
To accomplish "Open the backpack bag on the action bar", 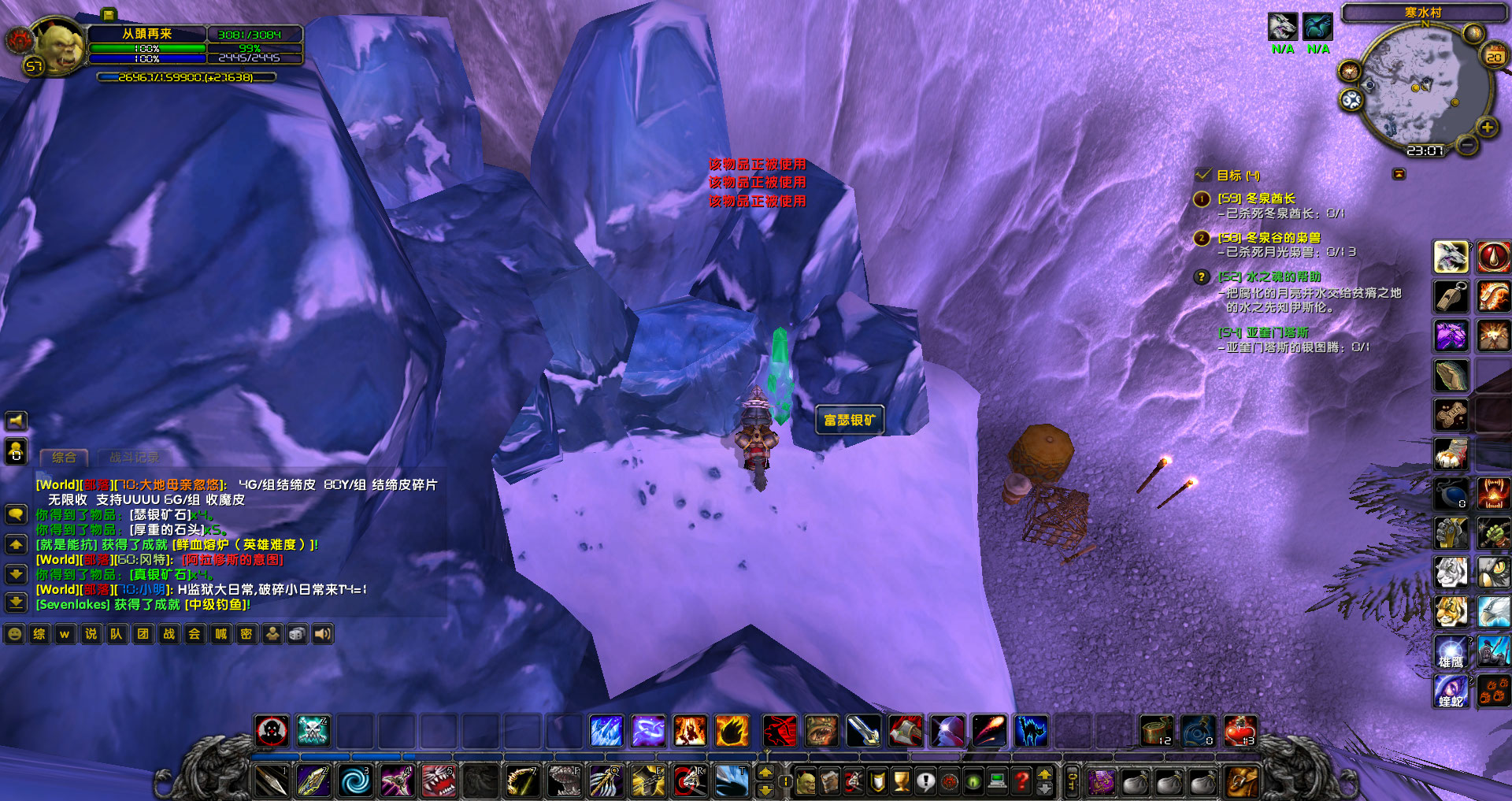I will pos(1243,781).
